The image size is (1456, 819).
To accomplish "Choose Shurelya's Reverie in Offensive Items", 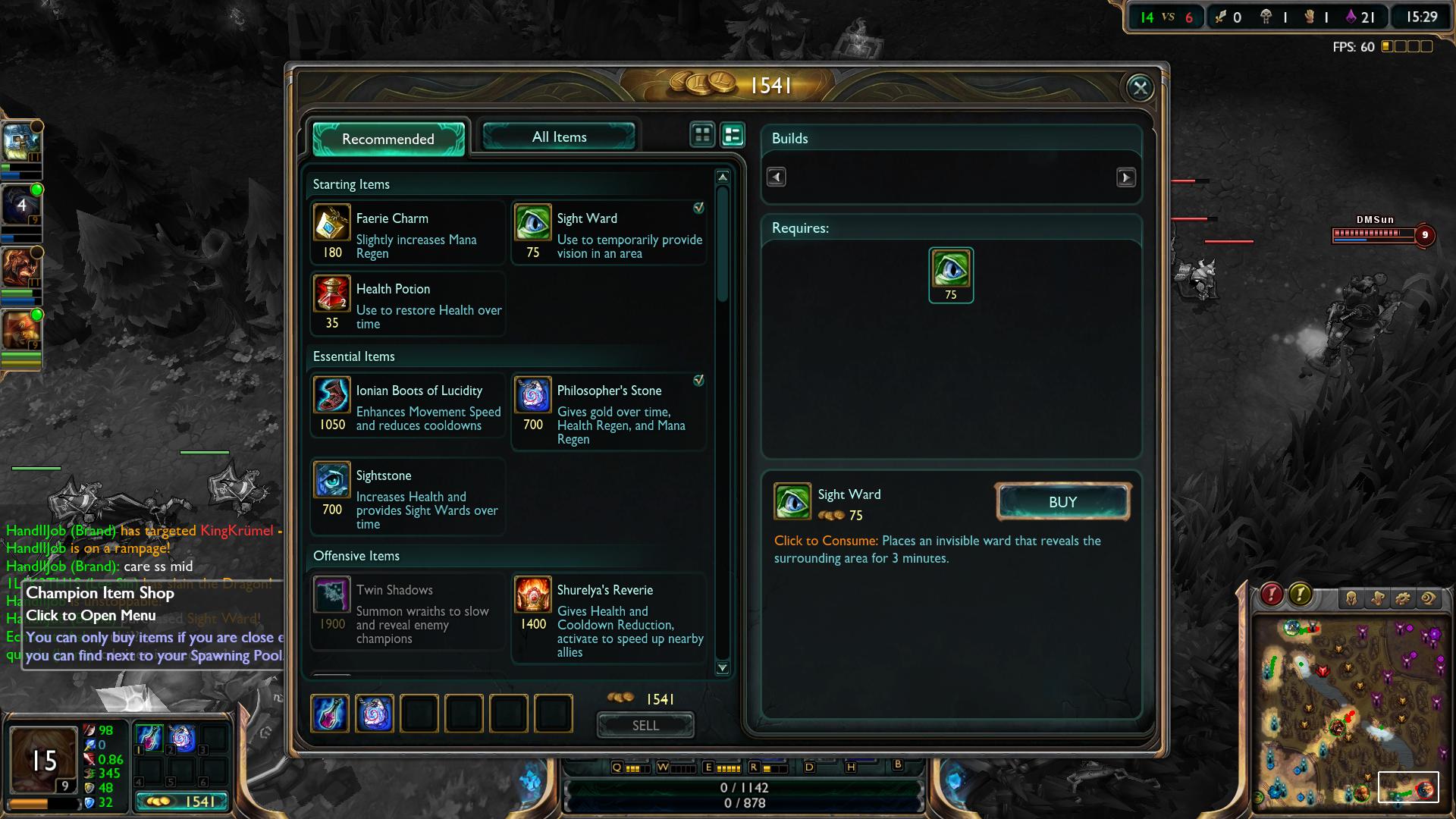I will (609, 618).
